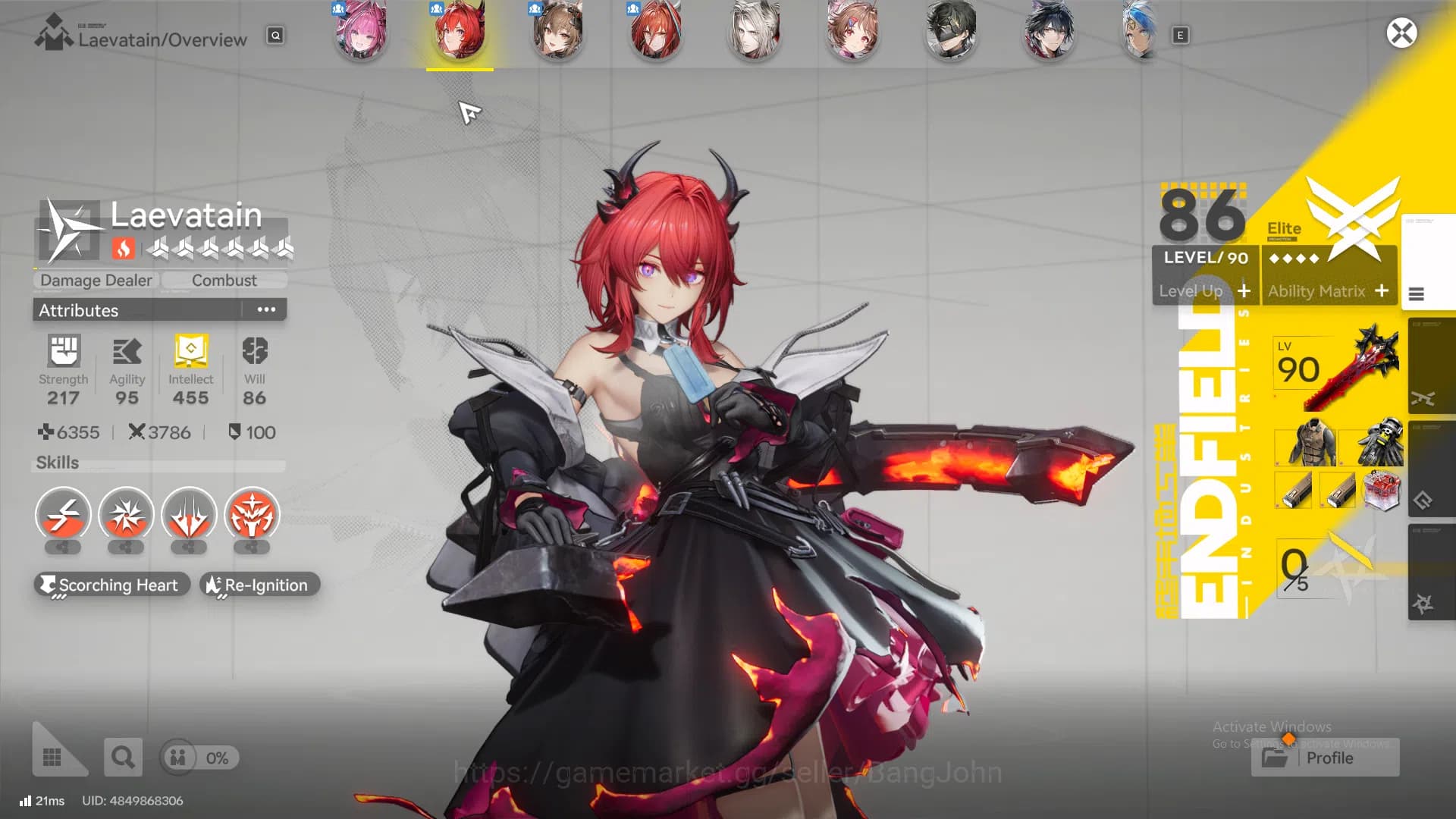Select the fourth ultimate skill icon

pos(251,514)
